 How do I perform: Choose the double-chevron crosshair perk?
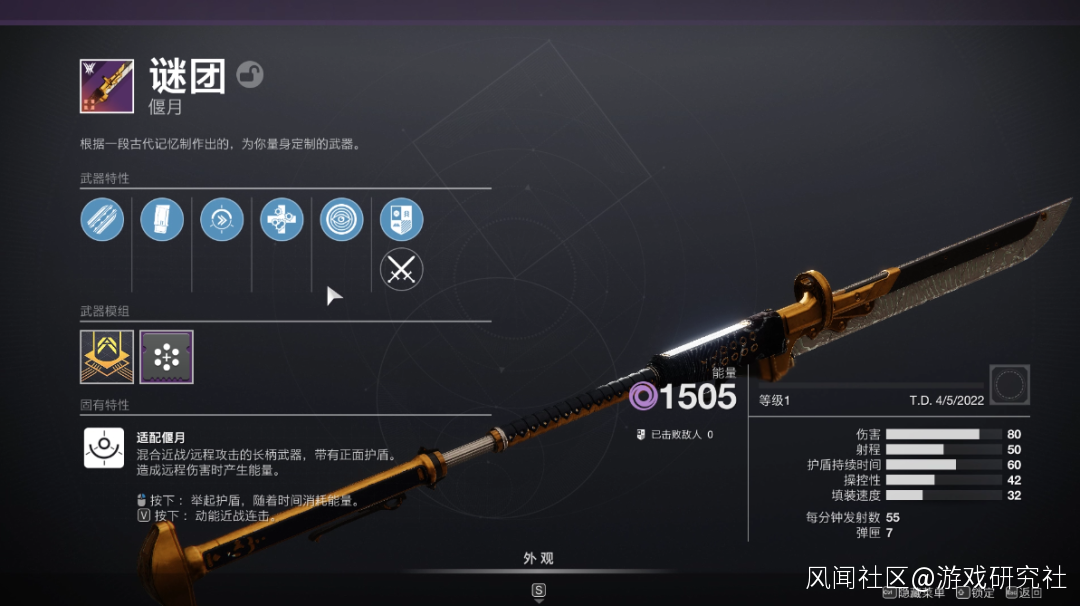pos(222,220)
